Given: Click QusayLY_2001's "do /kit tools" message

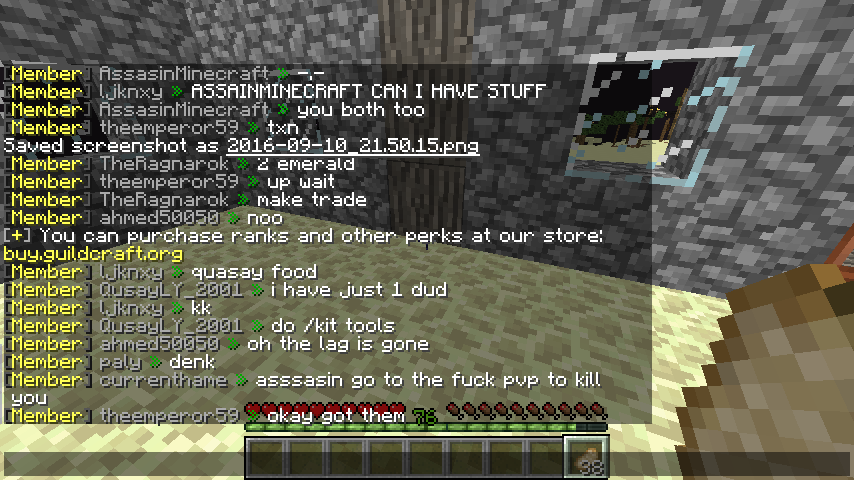Looking at the screenshot, I should click(332, 326).
